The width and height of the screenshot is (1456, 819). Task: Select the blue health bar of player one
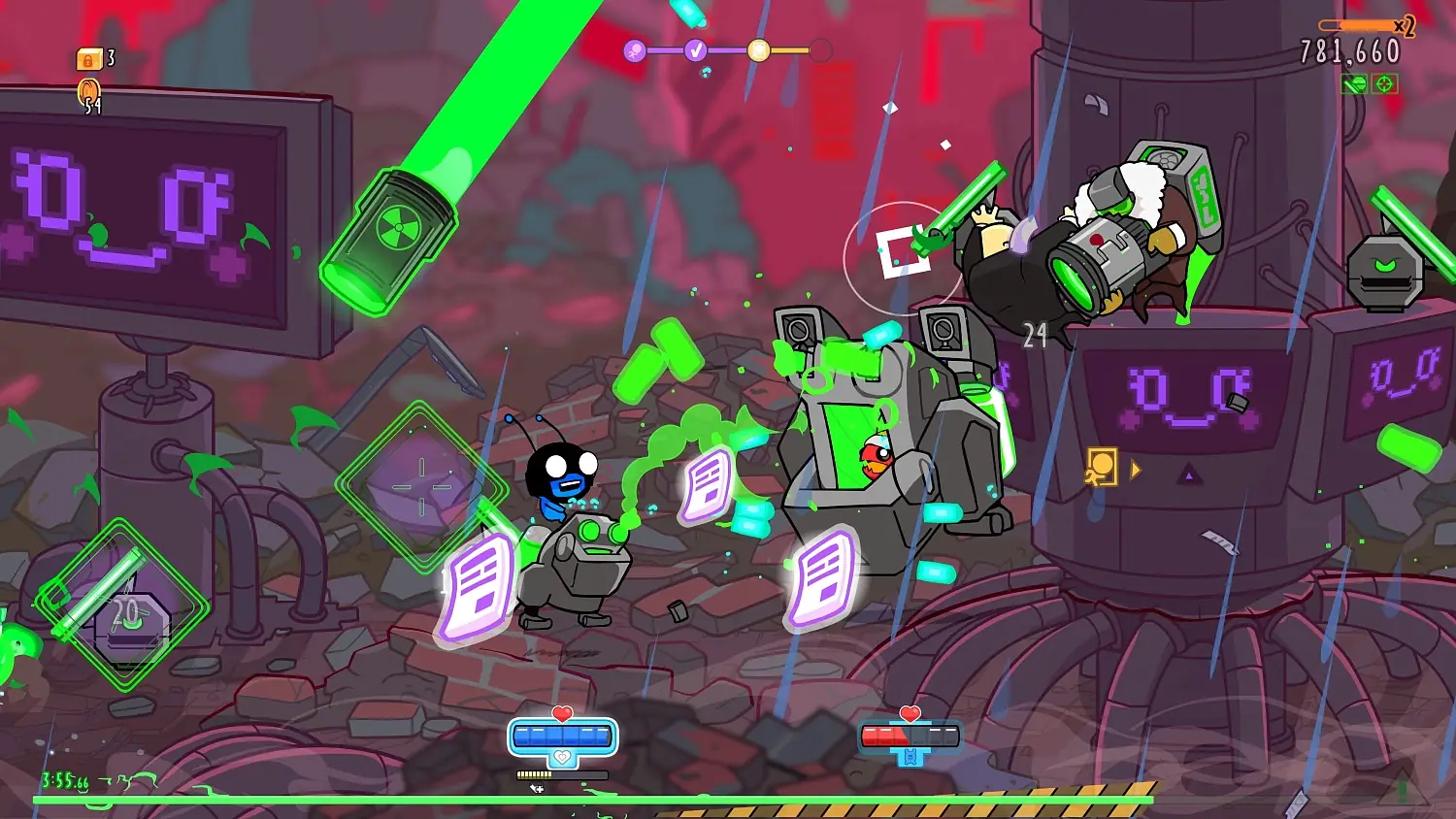[560, 735]
